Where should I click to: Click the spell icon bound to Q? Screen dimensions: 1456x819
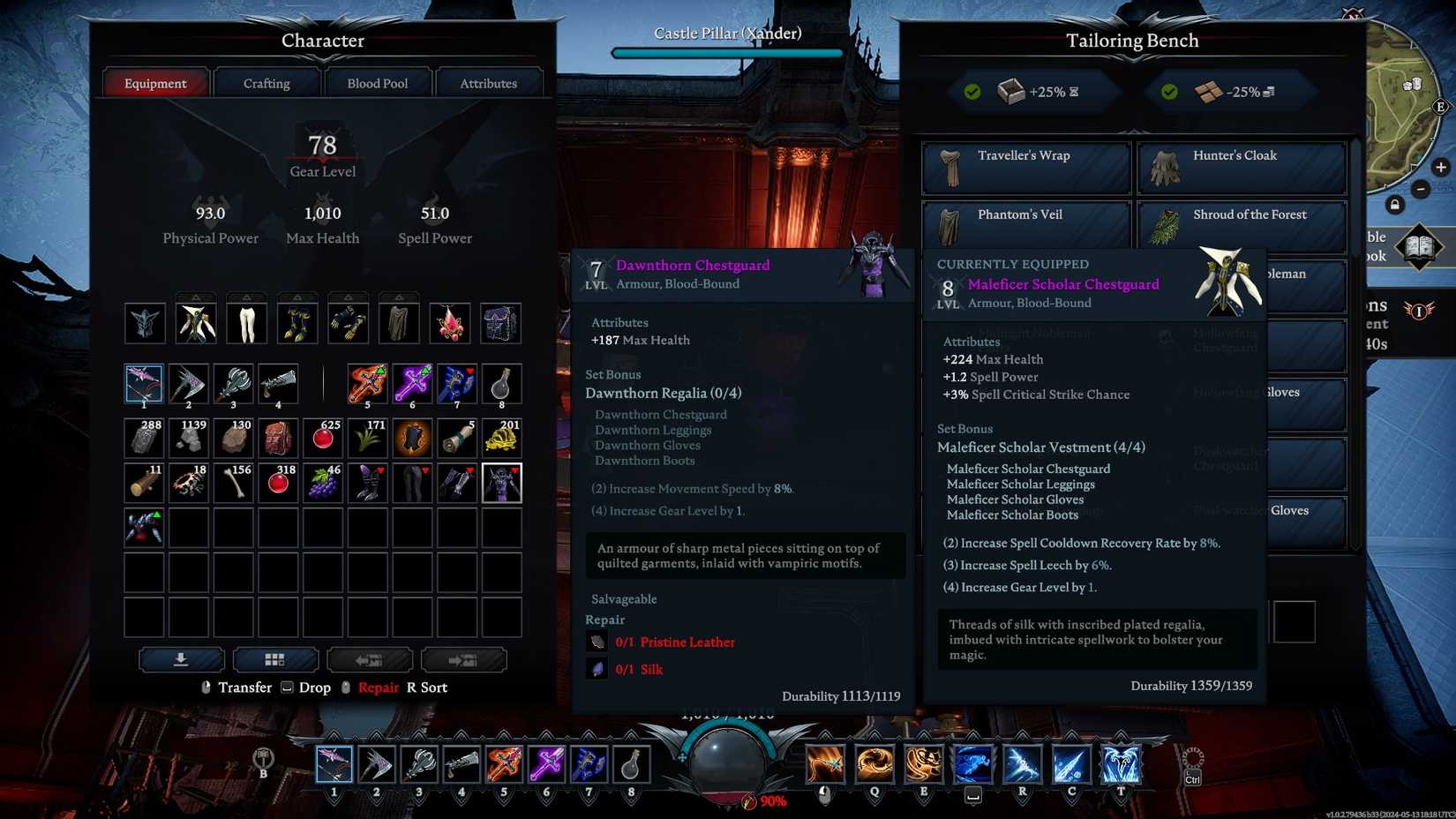pyautogui.click(x=875, y=763)
